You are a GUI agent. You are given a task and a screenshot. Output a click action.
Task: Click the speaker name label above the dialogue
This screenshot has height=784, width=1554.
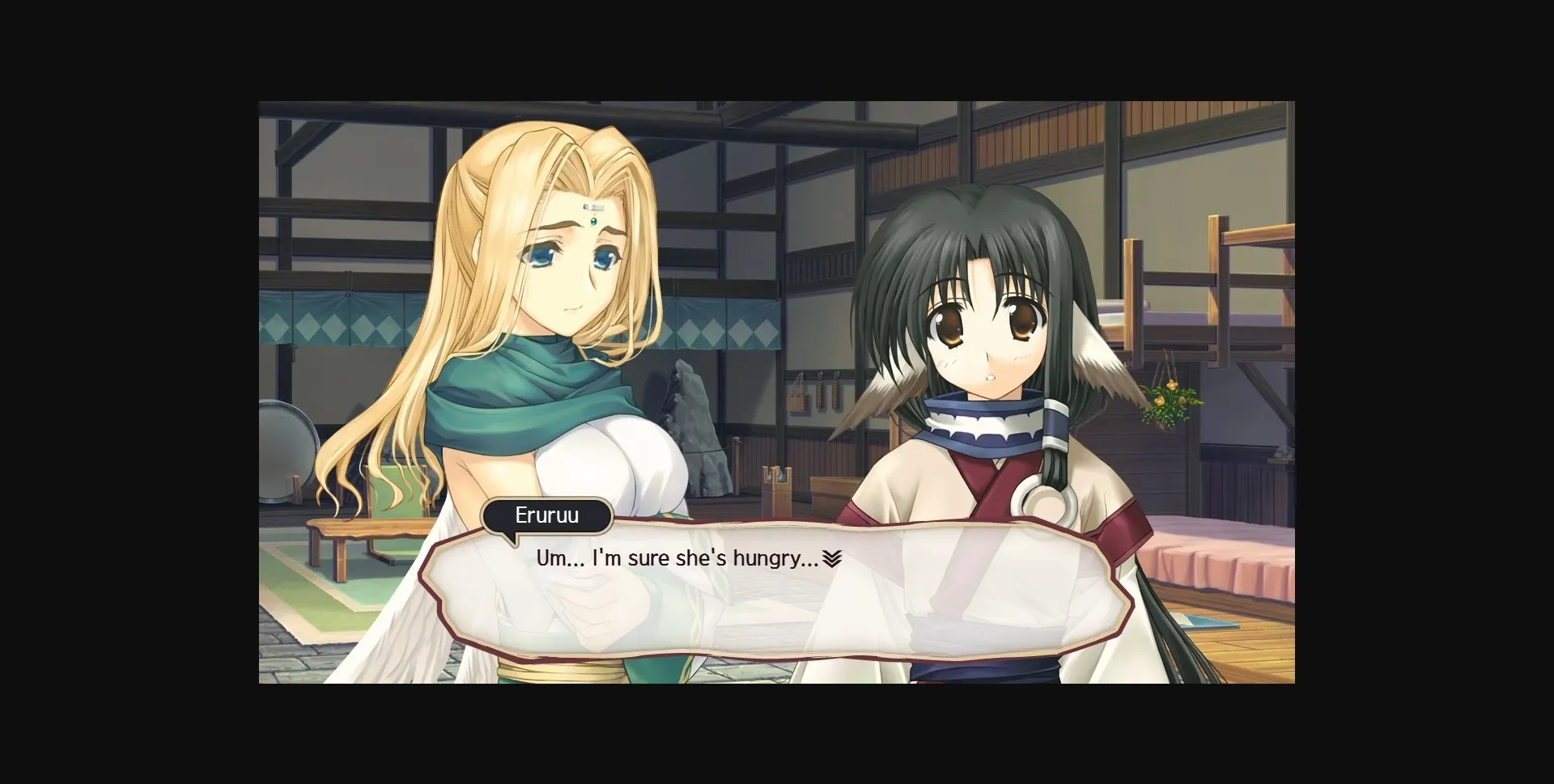pos(547,515)
